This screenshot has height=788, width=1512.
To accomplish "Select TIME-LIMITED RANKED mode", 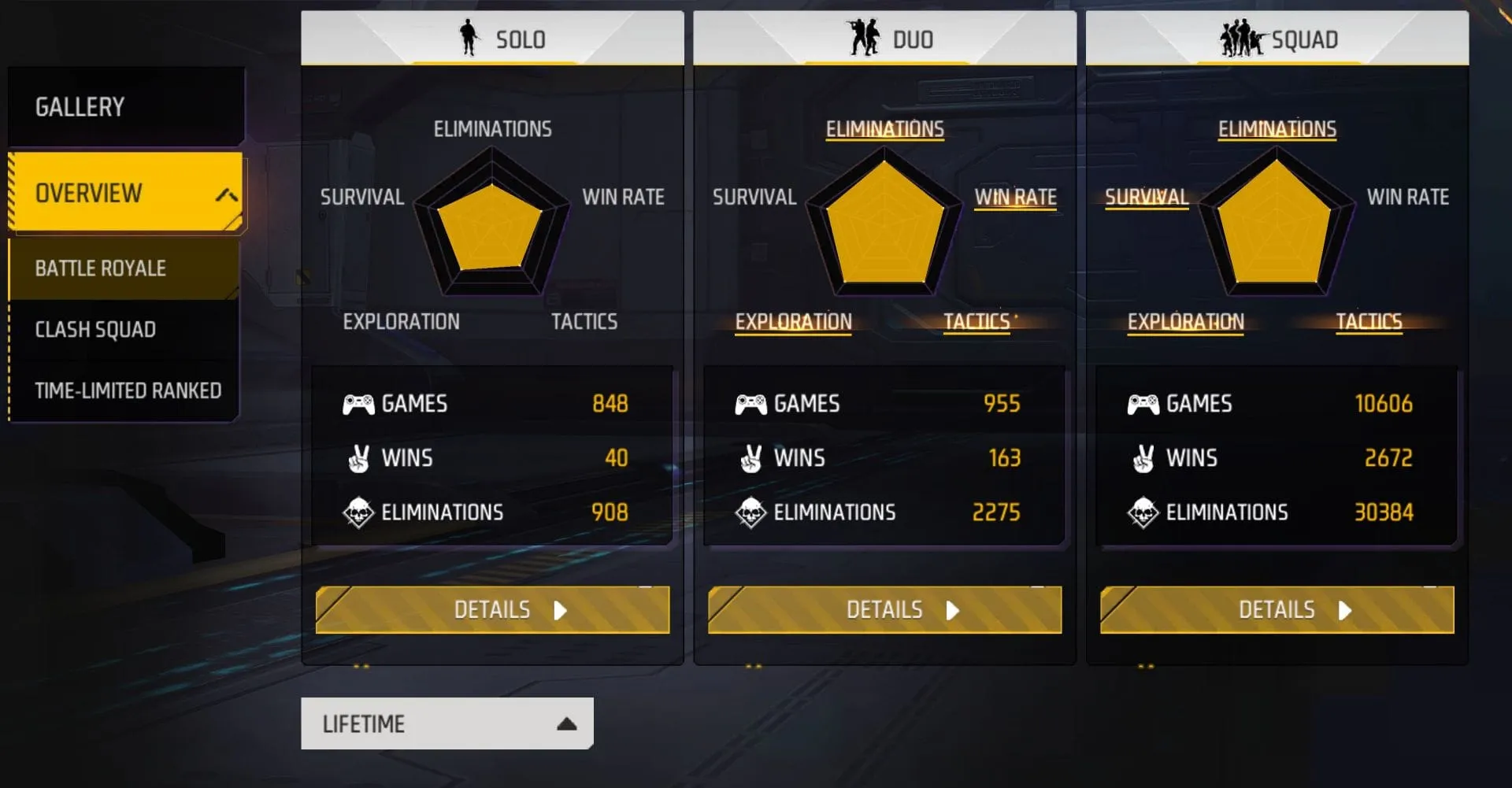I will [x=128, y=389].
